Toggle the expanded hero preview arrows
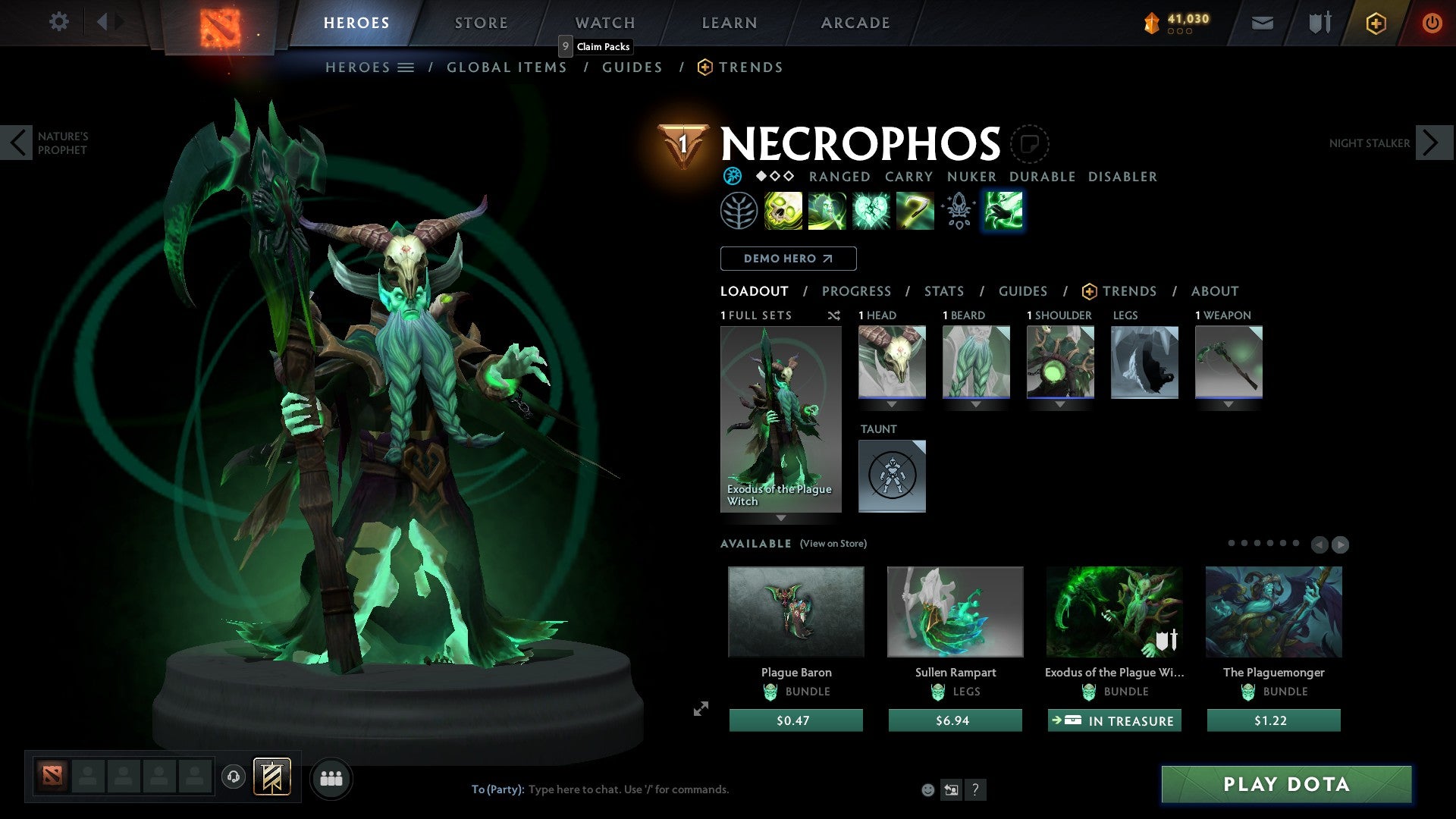Screen dimensions: 1456x819 [x=699, y=710]
